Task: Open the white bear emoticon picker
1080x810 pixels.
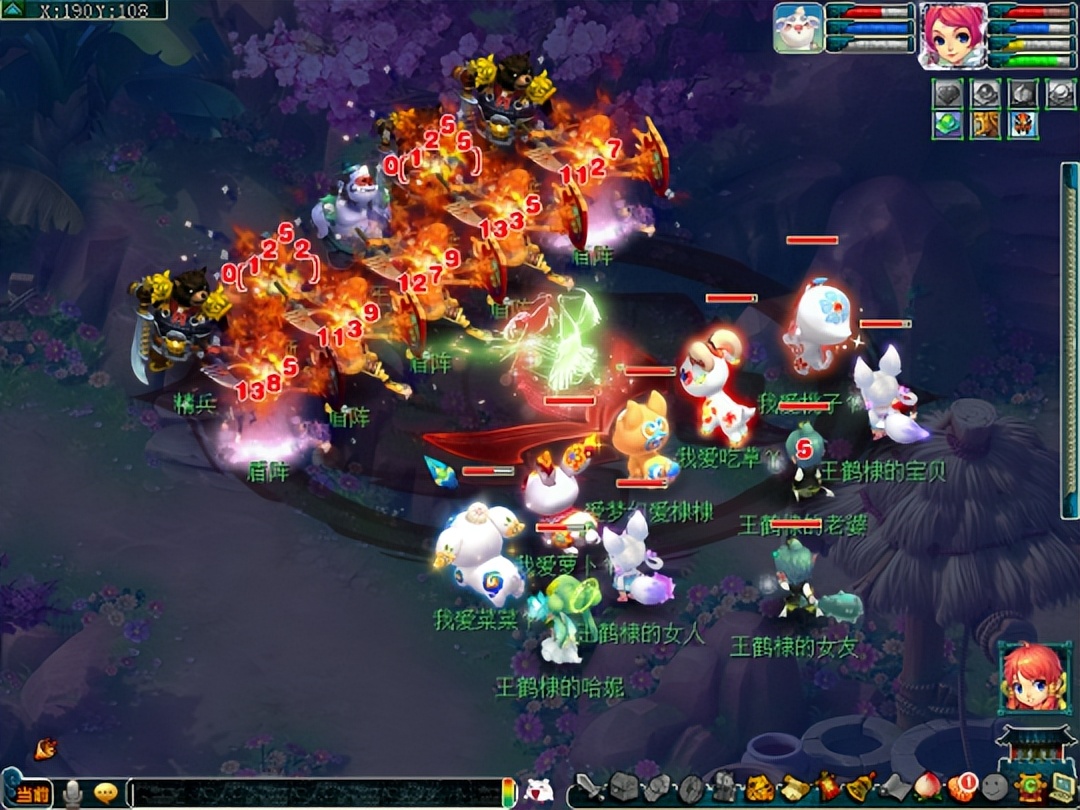Action: 539,791
